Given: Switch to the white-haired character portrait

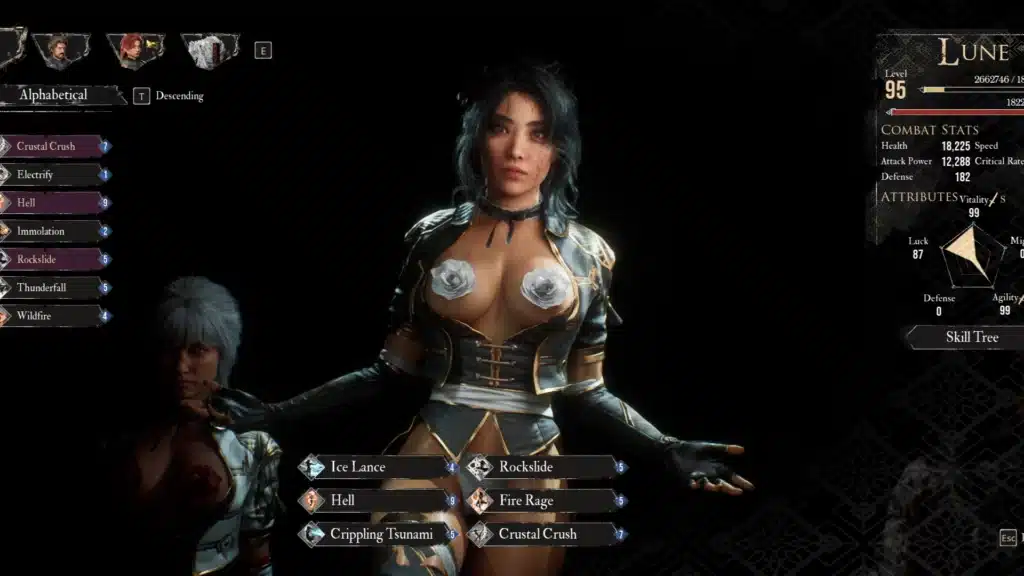Looking at the screenshot, I should pos(208,50).
